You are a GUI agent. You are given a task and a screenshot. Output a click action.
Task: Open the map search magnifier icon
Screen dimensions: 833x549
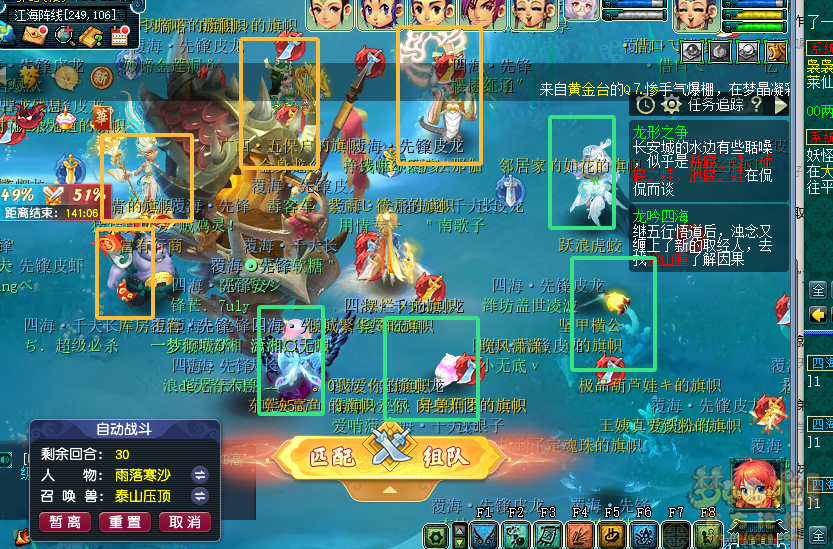click(x=66, y=36)
